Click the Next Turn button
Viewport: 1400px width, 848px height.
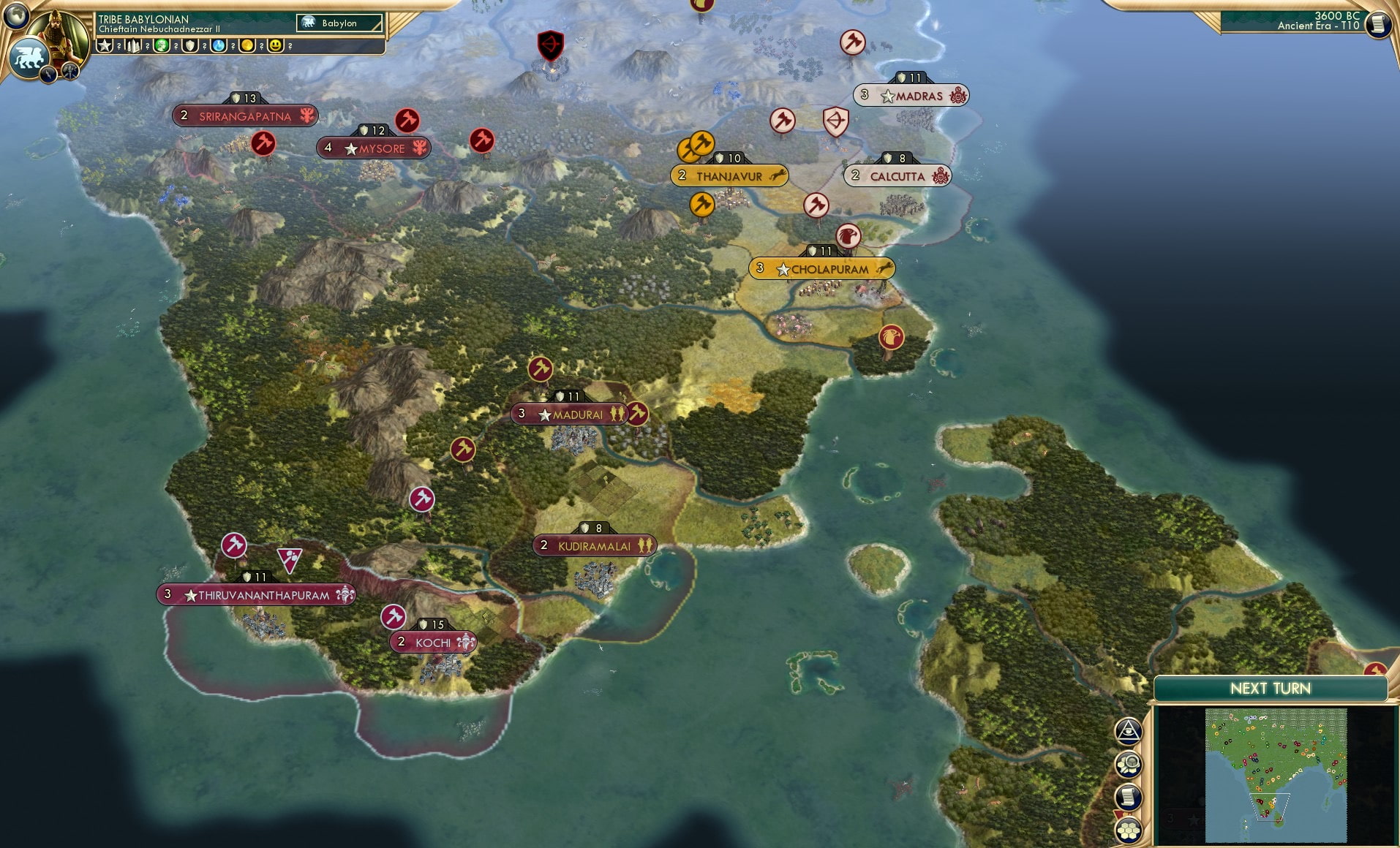(x=1271, y=688)
